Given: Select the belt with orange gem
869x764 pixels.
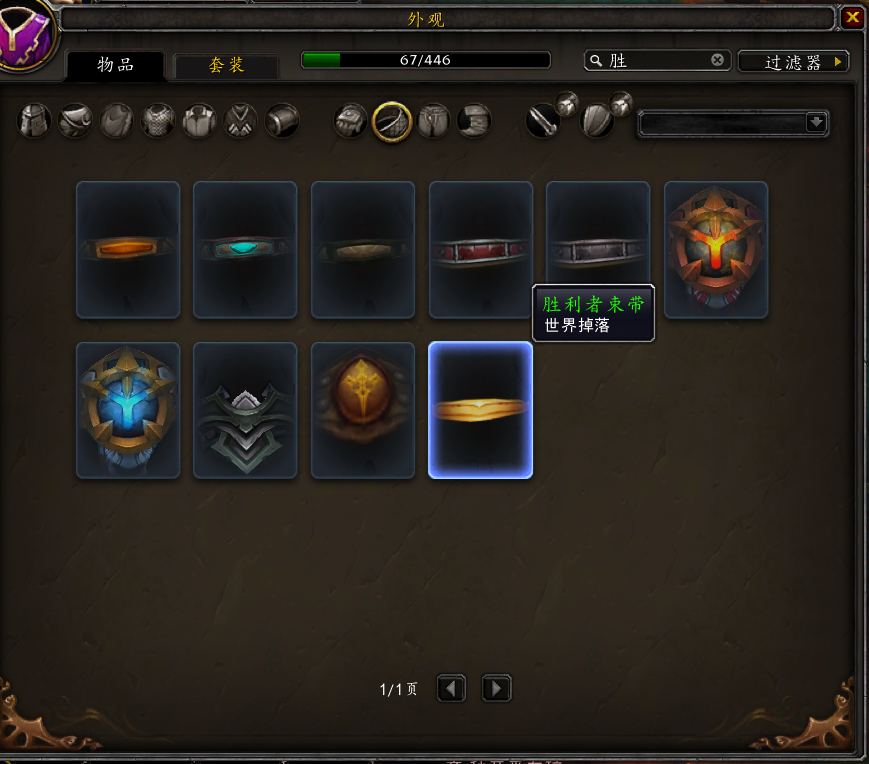Looking at the screenshot, I should pyautogui.click(x=128, y=249).
